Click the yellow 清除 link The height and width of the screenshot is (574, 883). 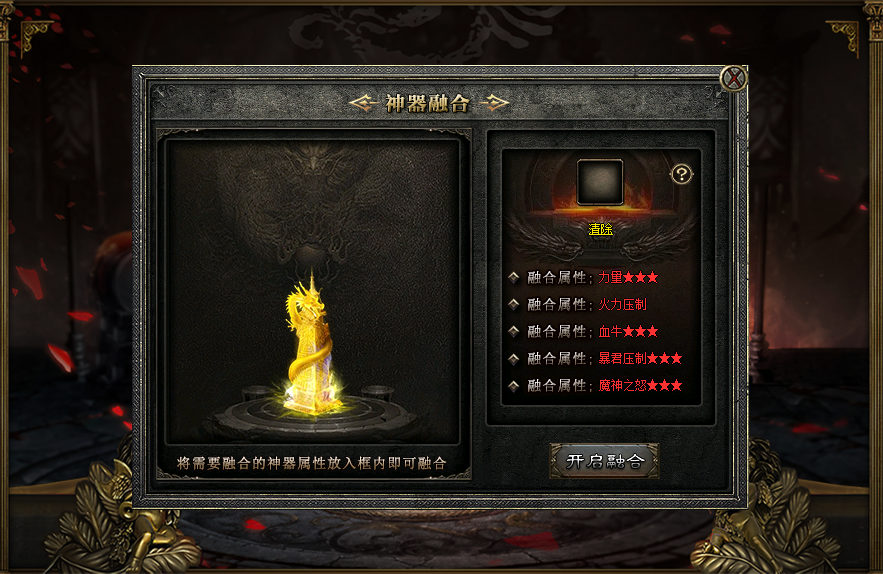pos(600,229)
